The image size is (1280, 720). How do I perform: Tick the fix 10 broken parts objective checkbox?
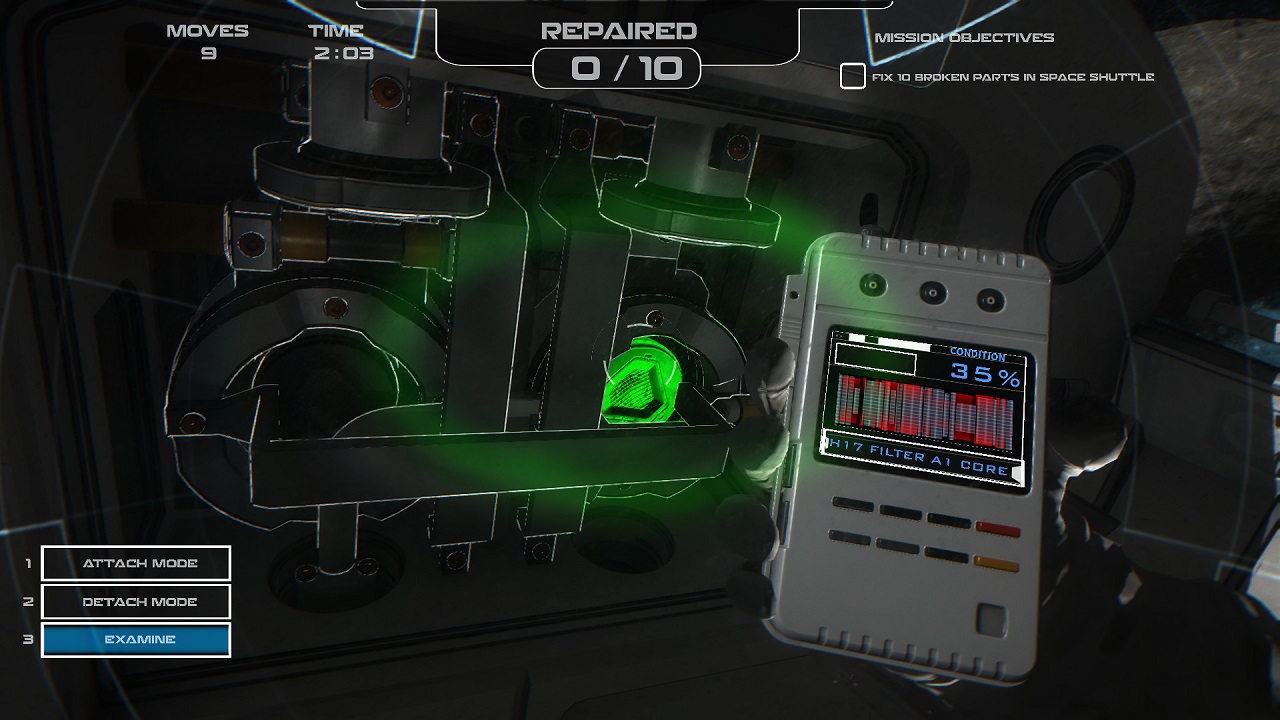click(x=852, y=77)
